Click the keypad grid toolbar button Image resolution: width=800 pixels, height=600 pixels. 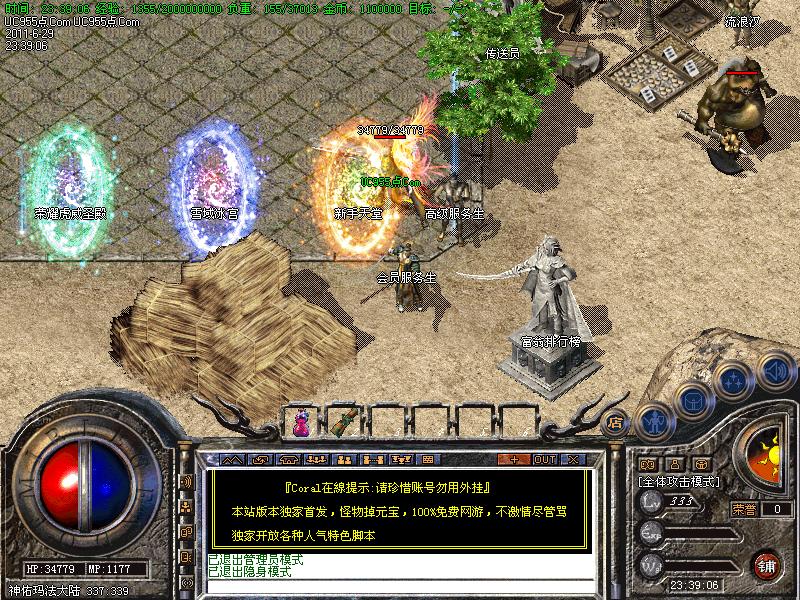tap(427, 459)
